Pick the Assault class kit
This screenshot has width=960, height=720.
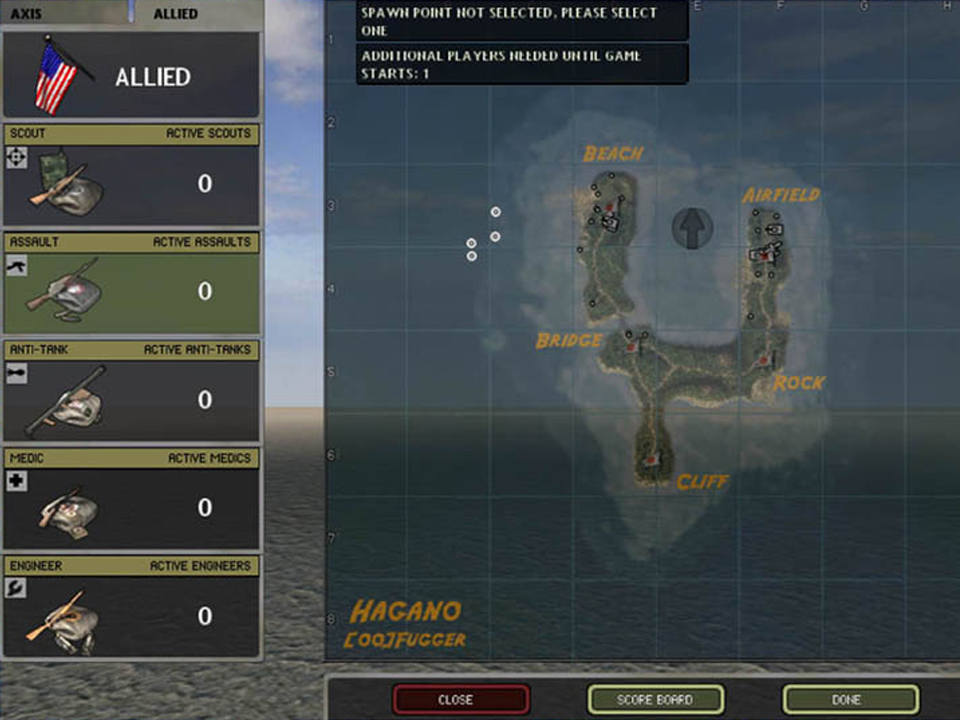131,283
